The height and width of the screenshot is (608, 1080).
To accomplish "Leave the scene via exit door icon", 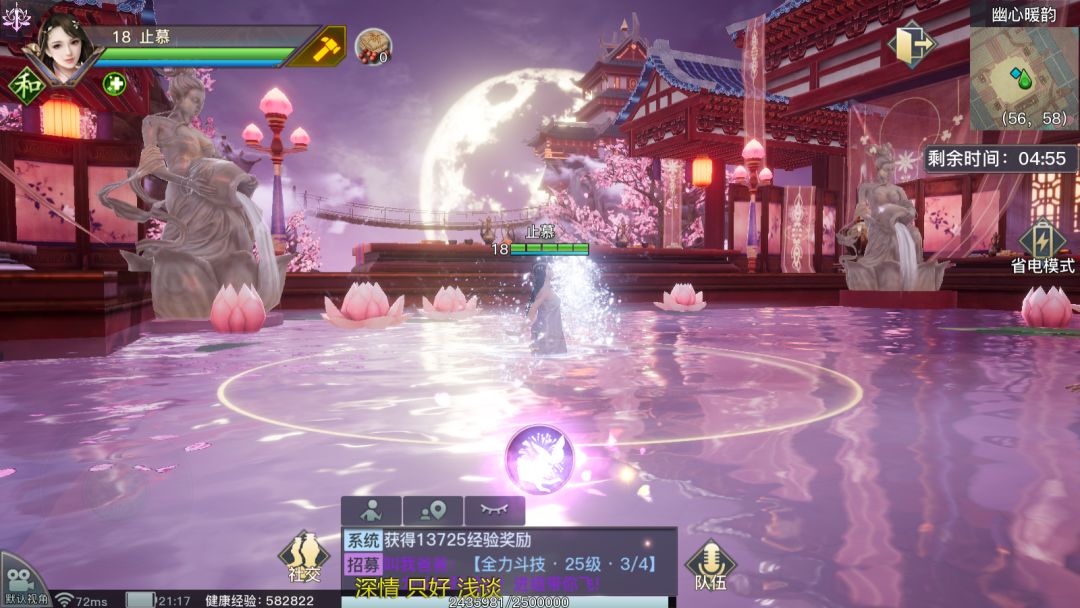I will 914,45.
